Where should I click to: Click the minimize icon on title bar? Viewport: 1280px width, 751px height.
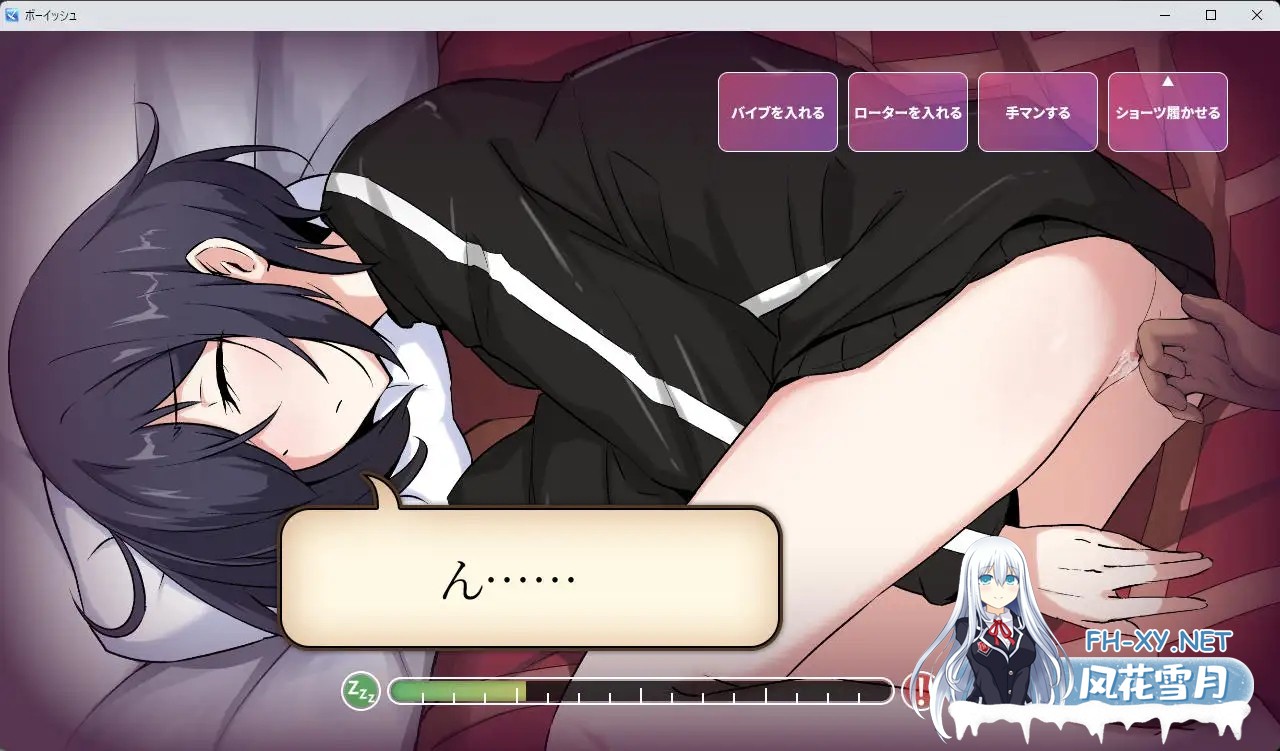pos(1163,15)
